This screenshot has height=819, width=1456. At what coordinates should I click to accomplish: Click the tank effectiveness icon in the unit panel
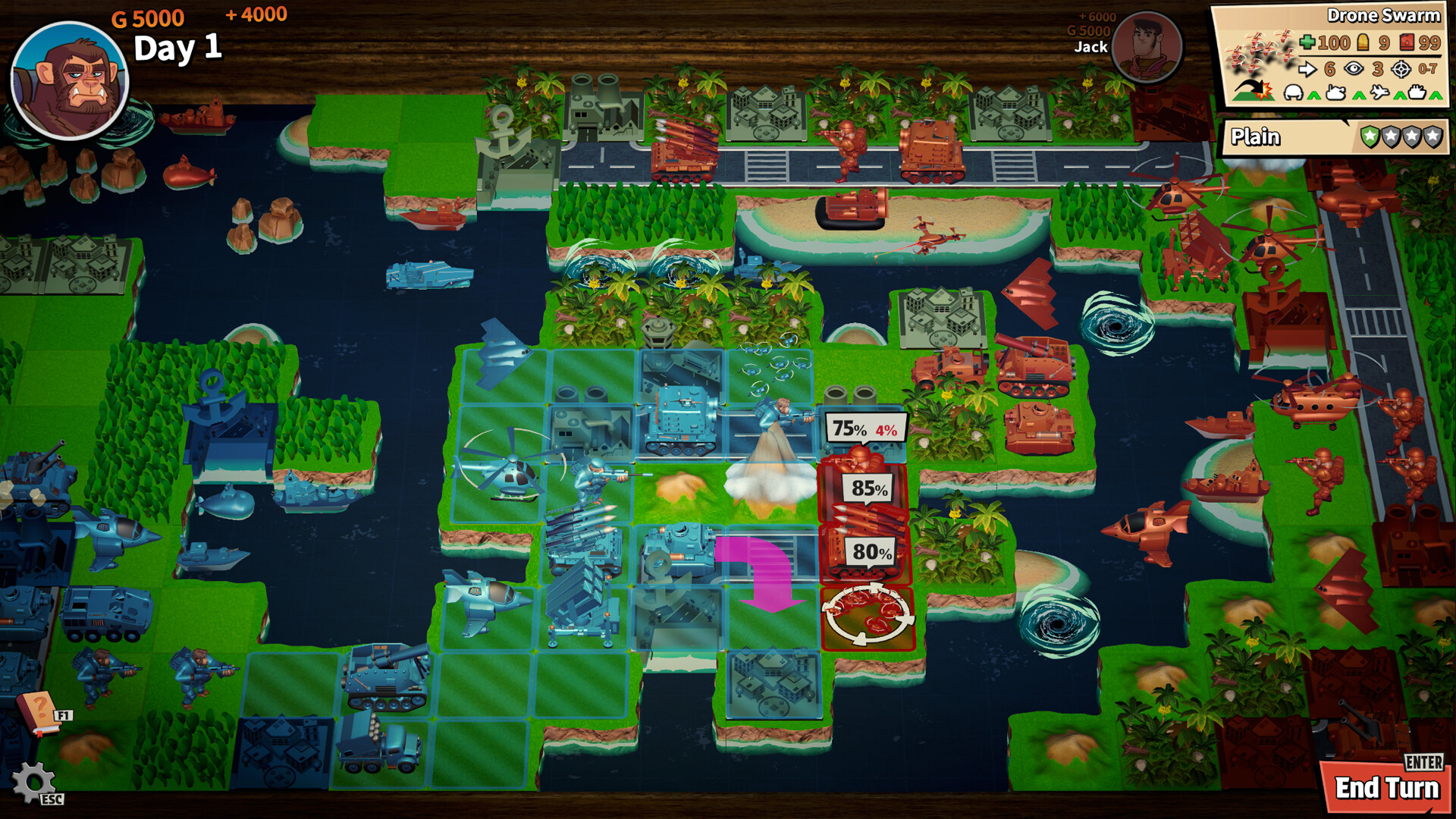(1336, 93)
